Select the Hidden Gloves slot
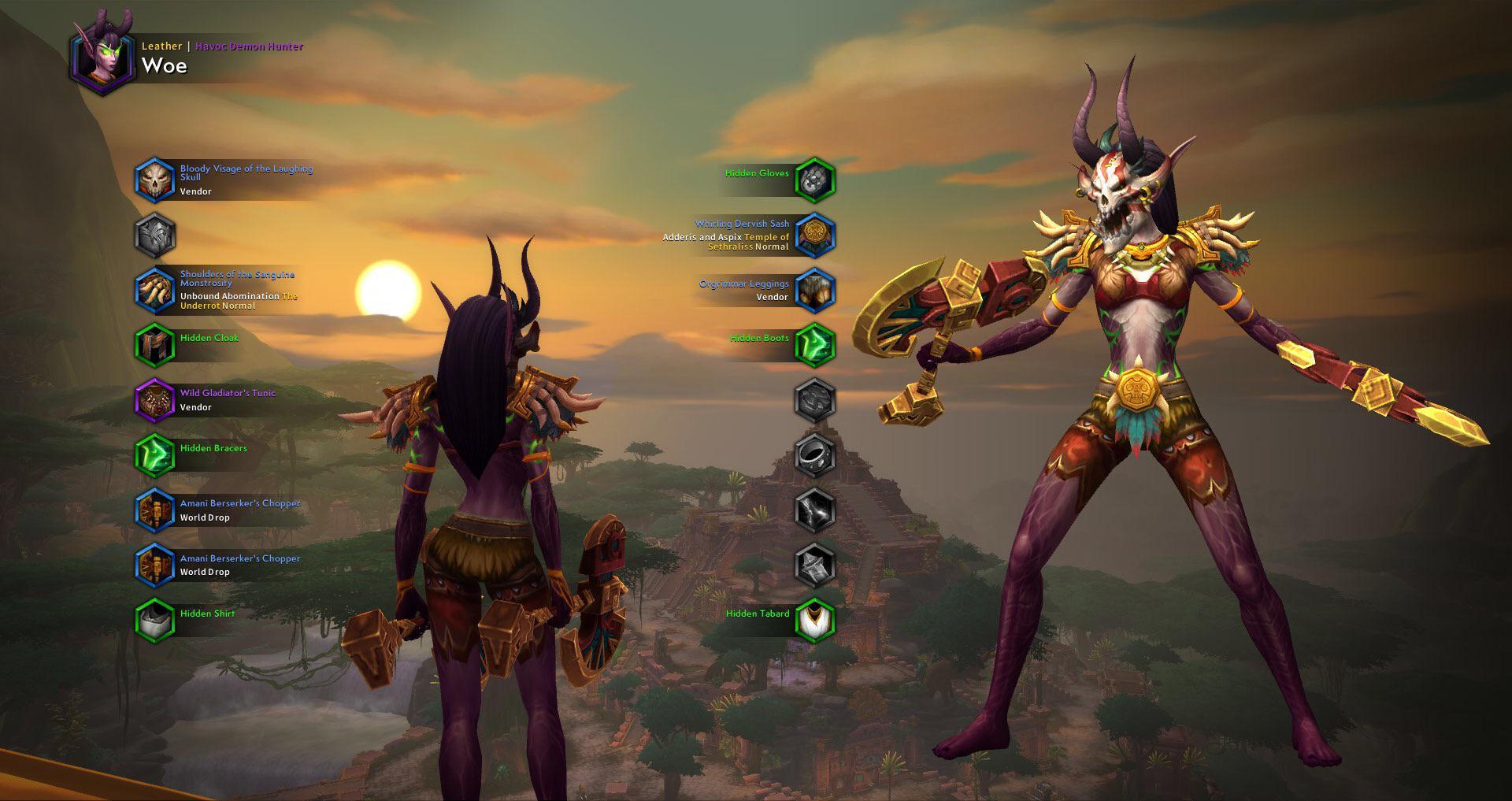The width and height of the screenshot is (1512, 801). 814,180
